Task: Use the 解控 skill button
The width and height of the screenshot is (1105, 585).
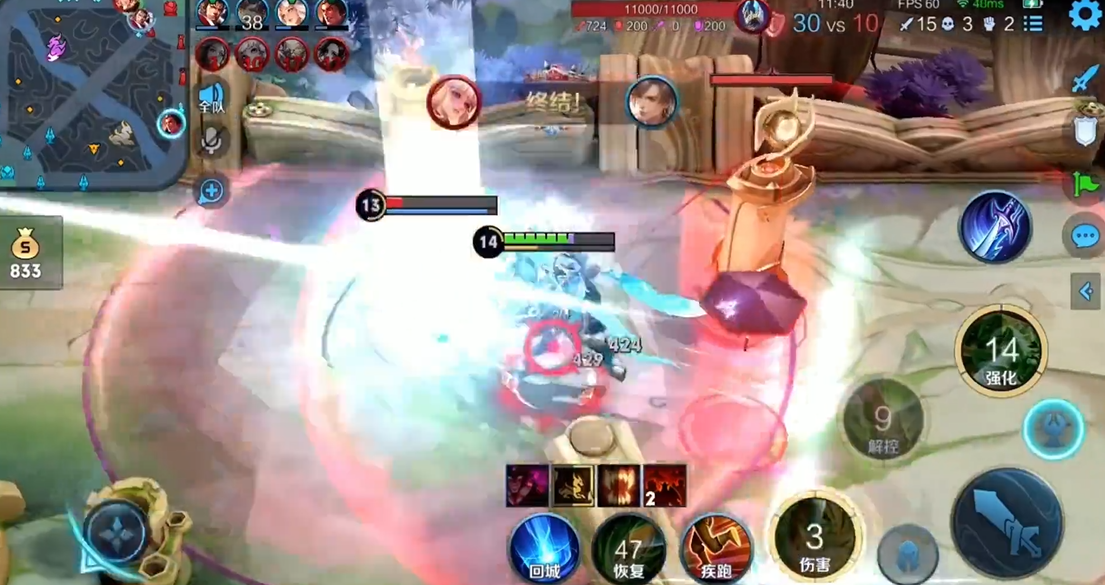Action: tap(882, 420)
